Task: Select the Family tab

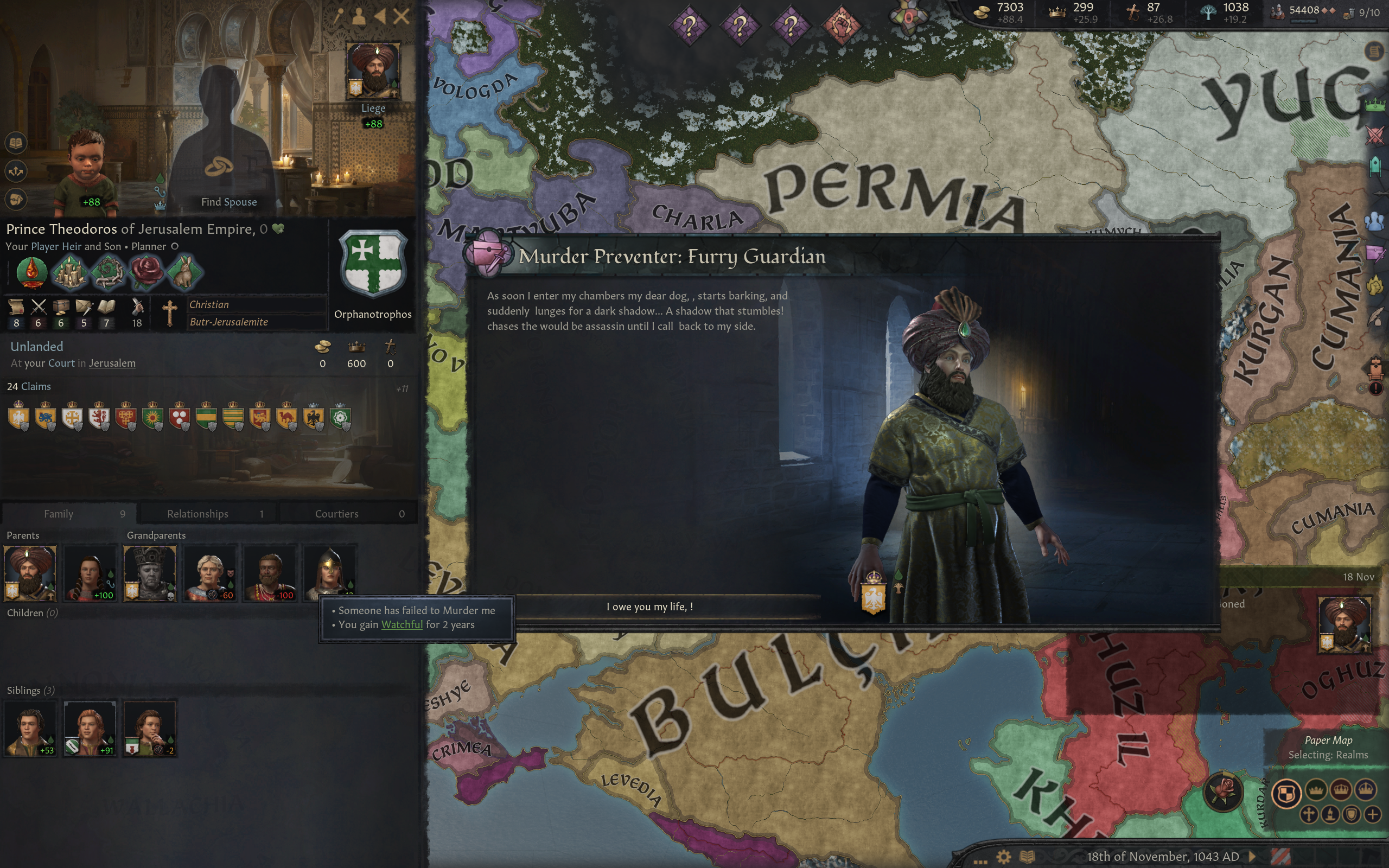Action: pos(69,513)
